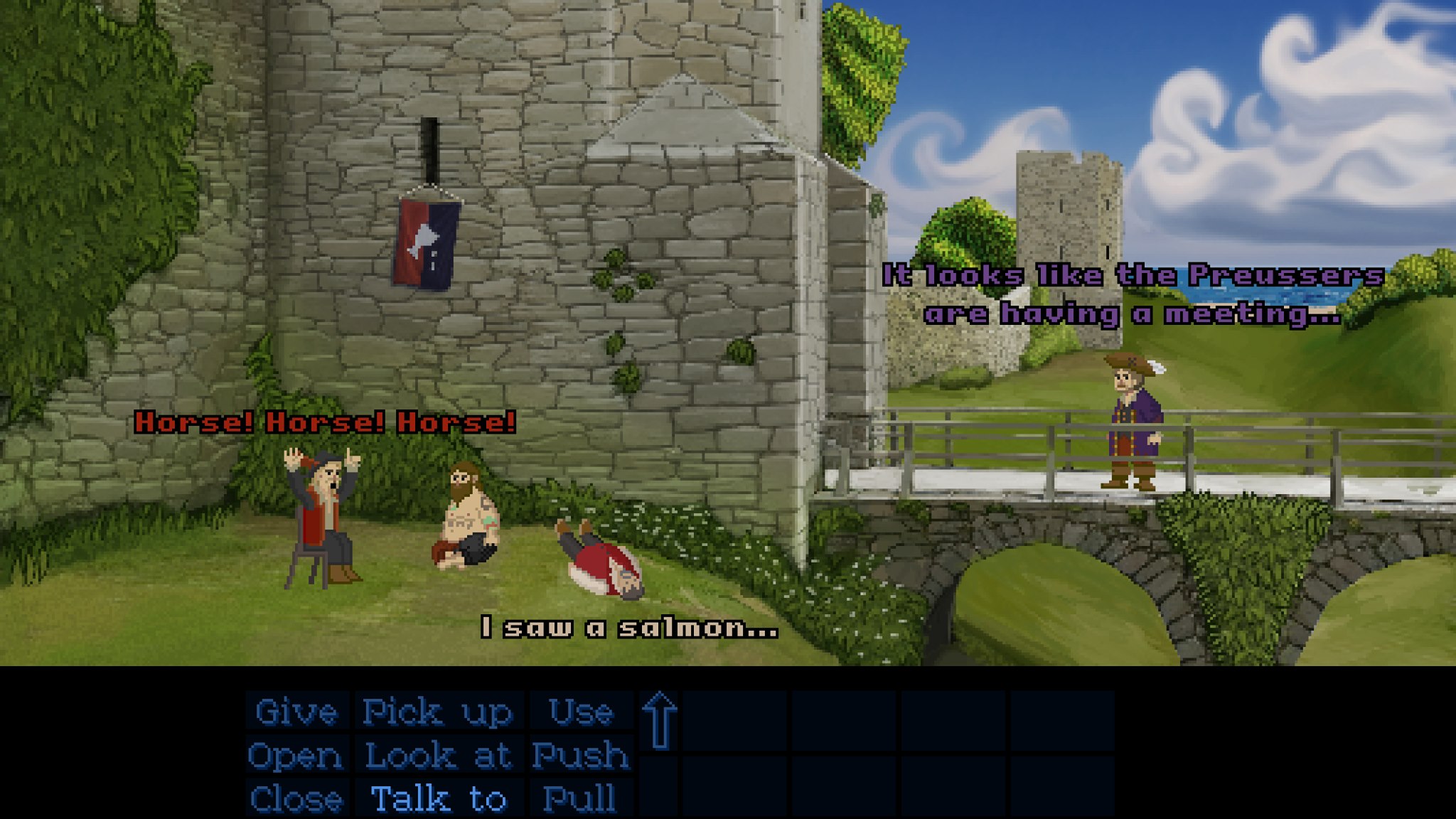The image size is (1456, 819).
Task: Choose the Talk to verb
Action: (438, 798)
